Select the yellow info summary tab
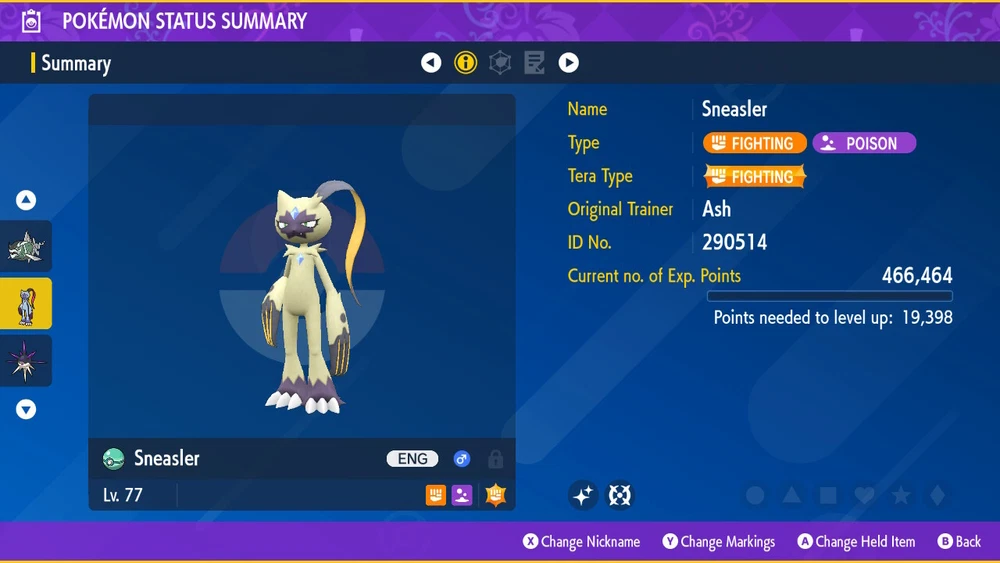This screenshot has height=563, width=1000. [x=466, y=63]
